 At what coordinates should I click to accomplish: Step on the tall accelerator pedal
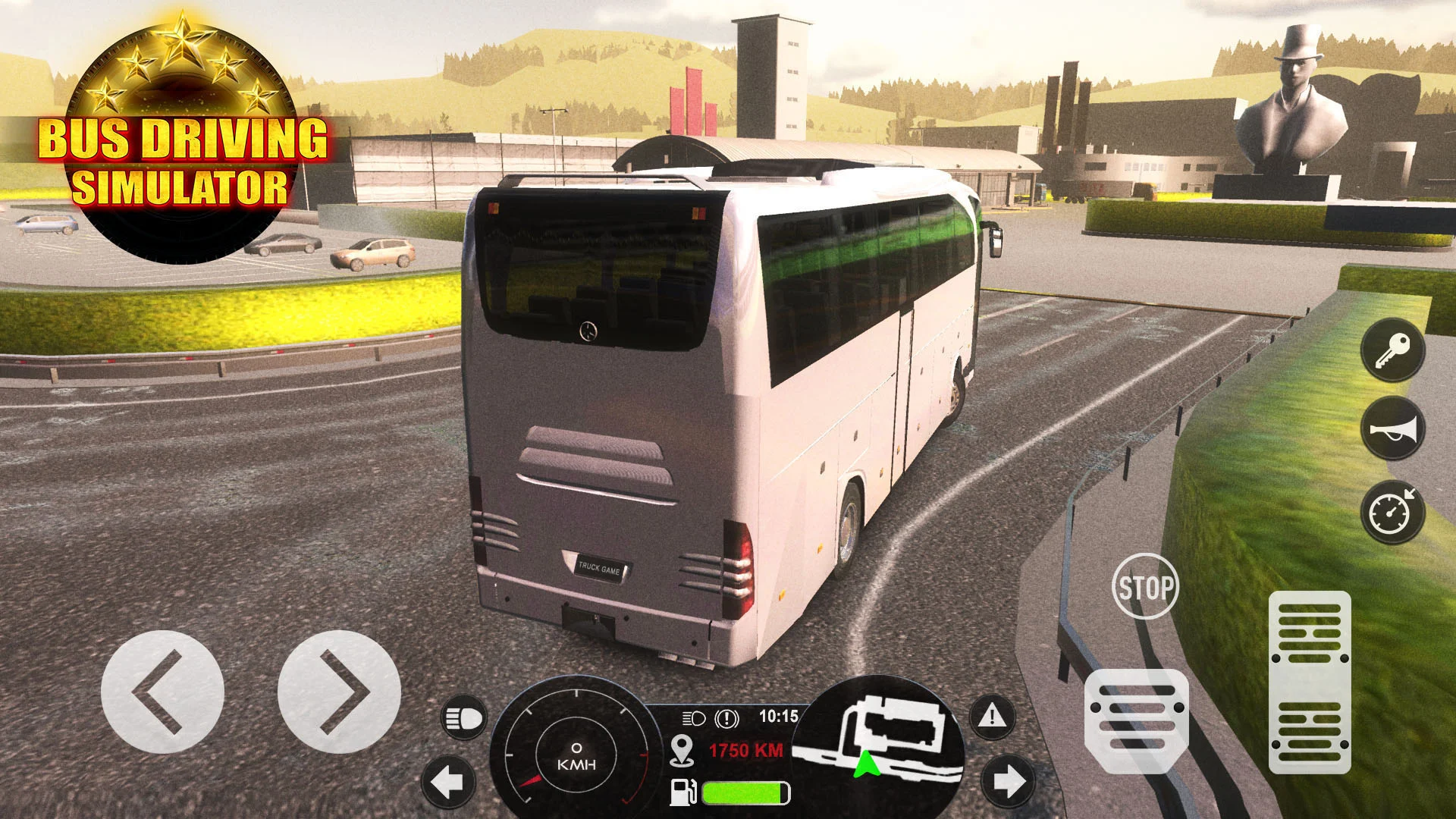[1310, 681]
